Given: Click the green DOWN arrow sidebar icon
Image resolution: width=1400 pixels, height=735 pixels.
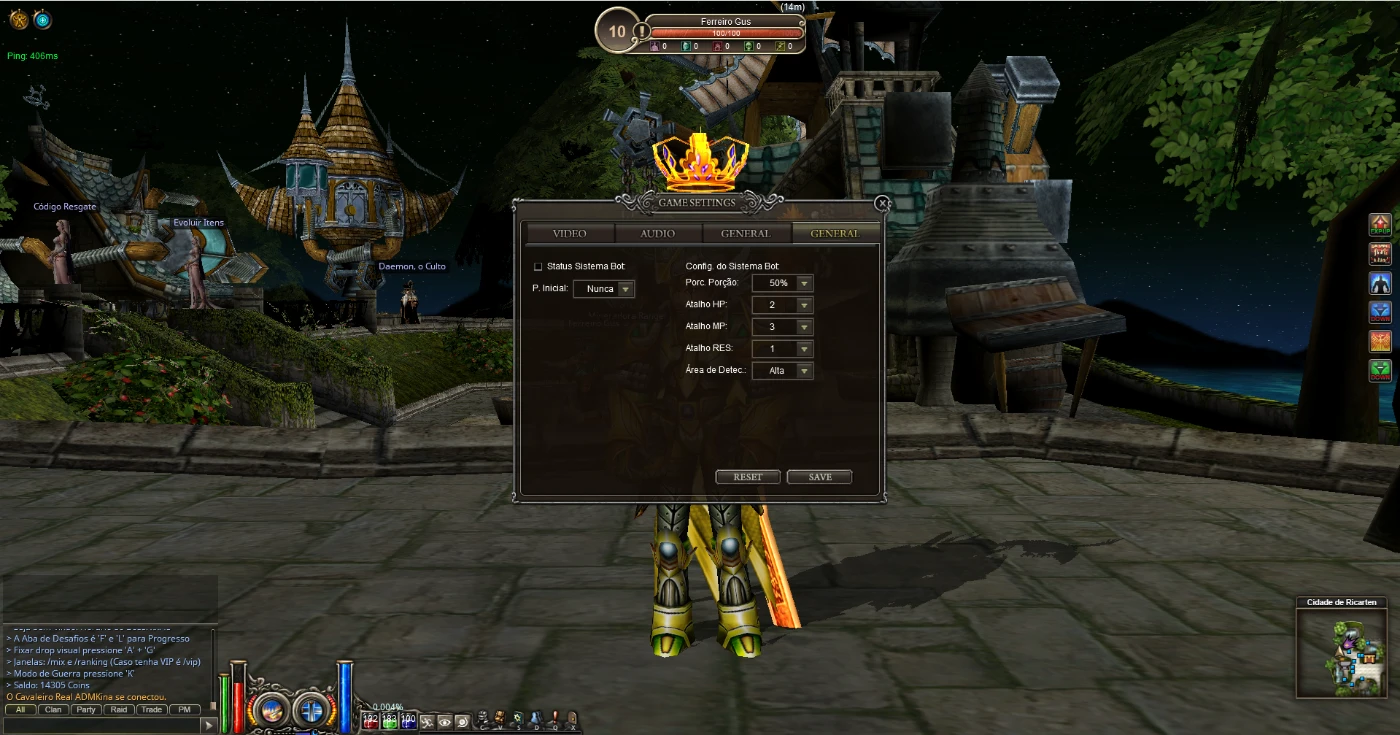Looking at the screenshot, I should coord(1379,369).
